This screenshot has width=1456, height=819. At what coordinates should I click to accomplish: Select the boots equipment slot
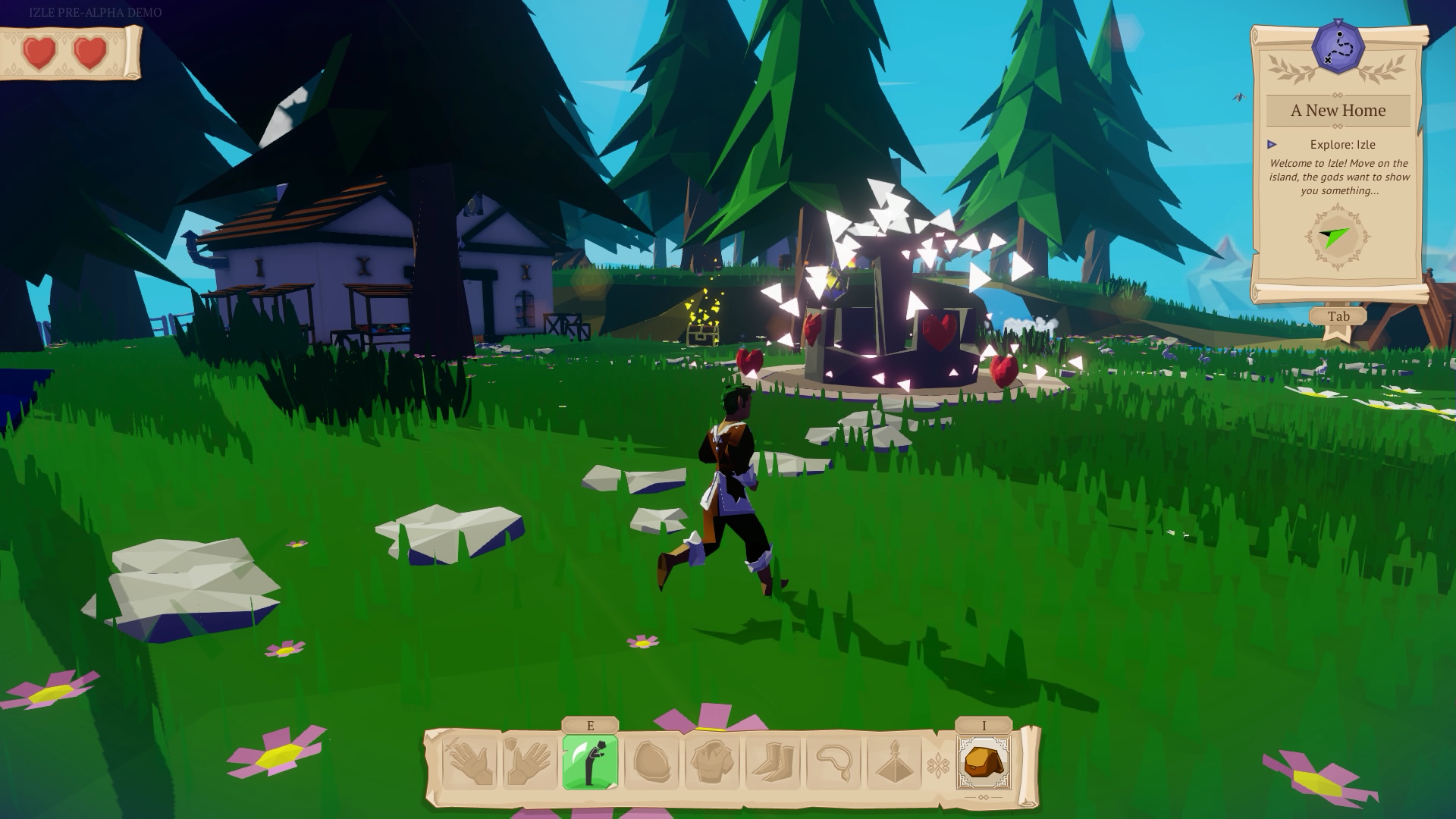click(772, 763)
